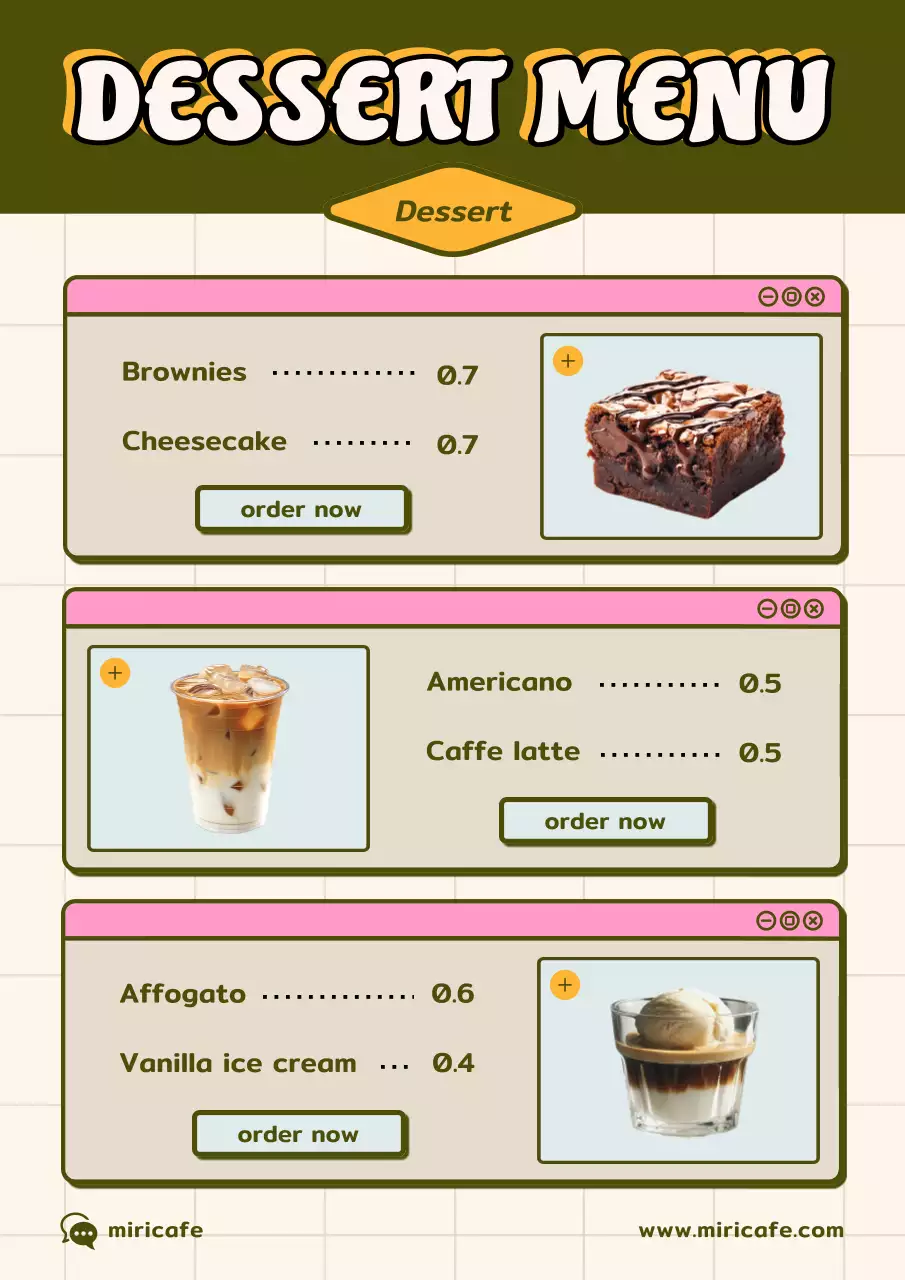This screenshot has height=1280, width=905.
Task: Open the www.miricafe.com link
Action: click(x=741, y=1230)
